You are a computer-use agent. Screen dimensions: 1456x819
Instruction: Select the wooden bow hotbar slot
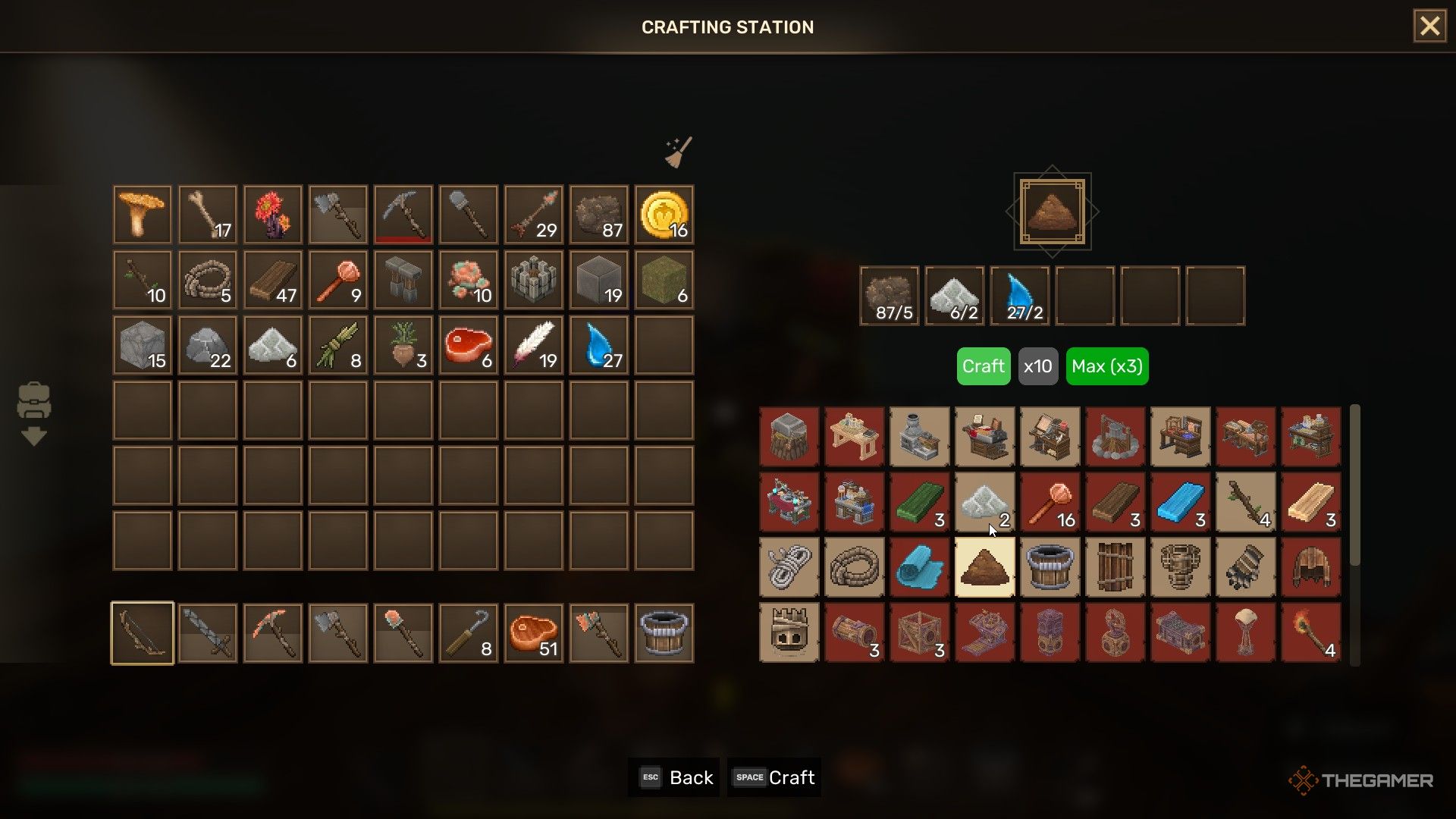143,633
